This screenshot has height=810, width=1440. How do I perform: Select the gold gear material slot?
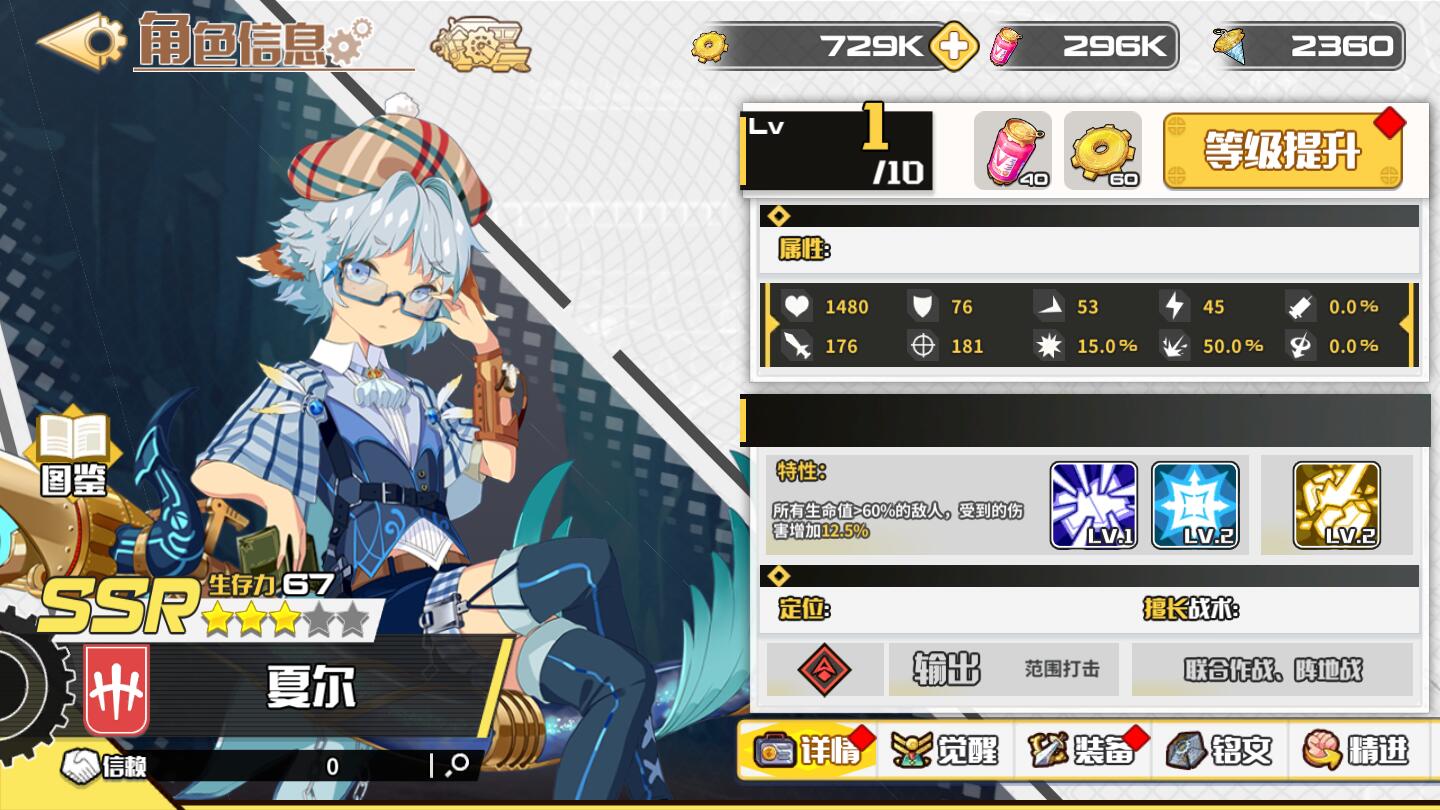coord(1102,151)
